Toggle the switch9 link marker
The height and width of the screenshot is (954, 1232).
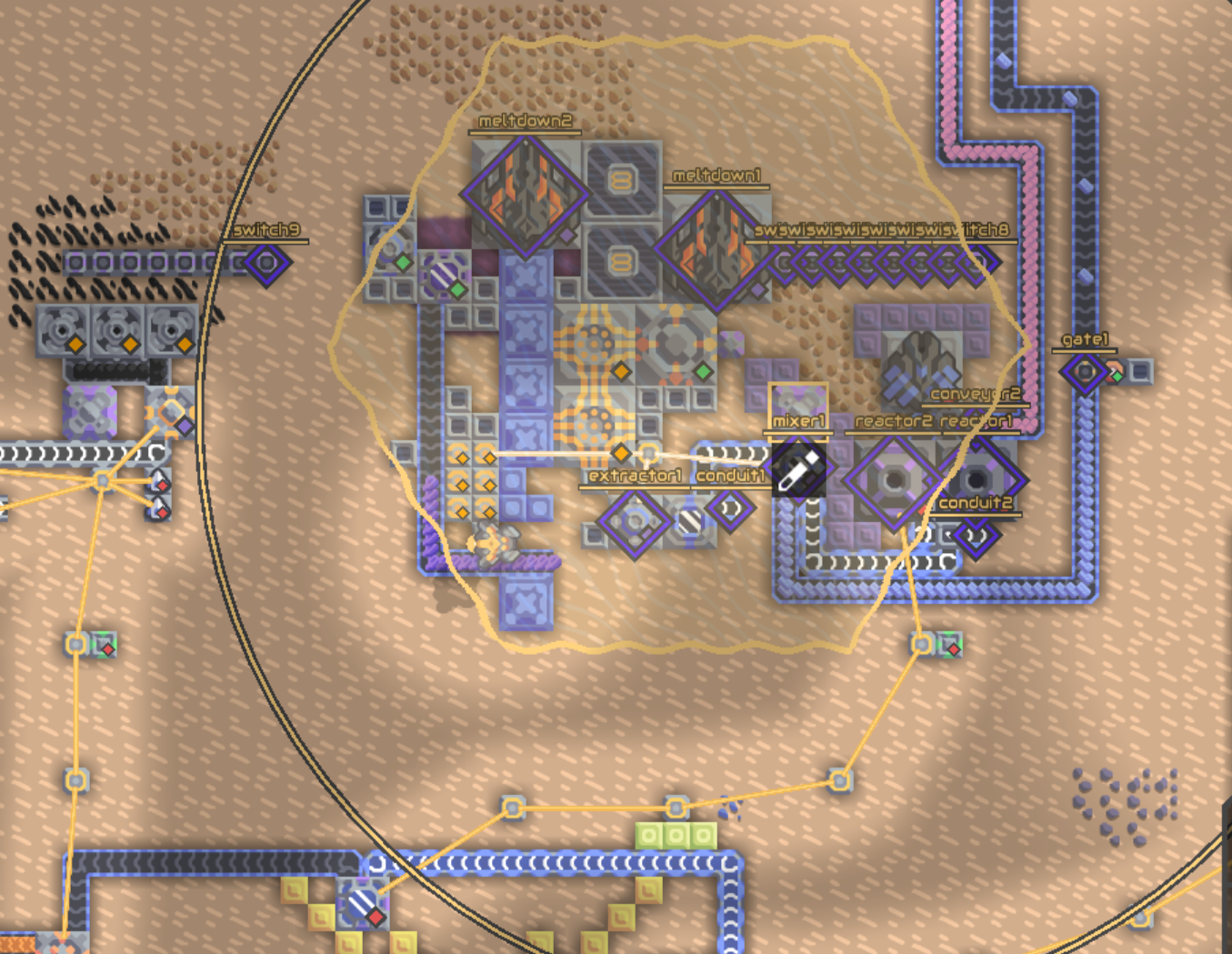click(x=266, y=263)
